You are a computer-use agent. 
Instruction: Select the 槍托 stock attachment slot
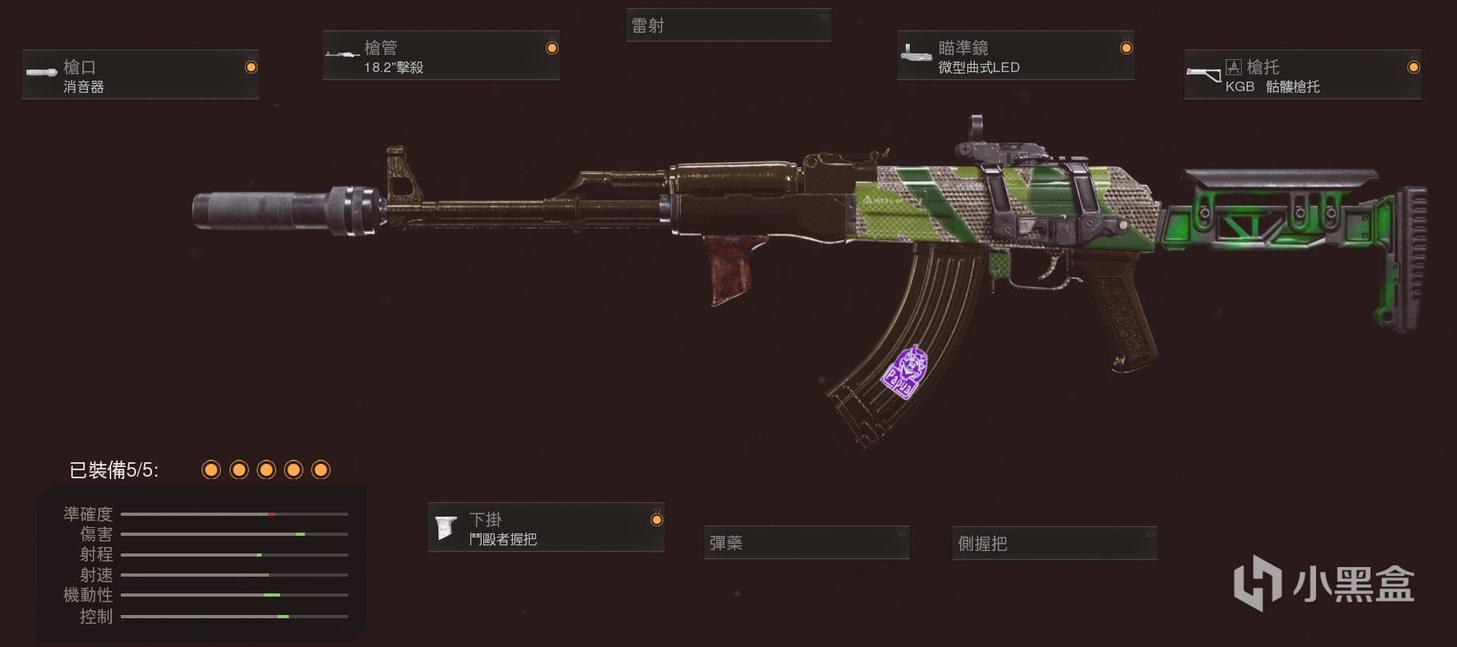(1302, 75)
